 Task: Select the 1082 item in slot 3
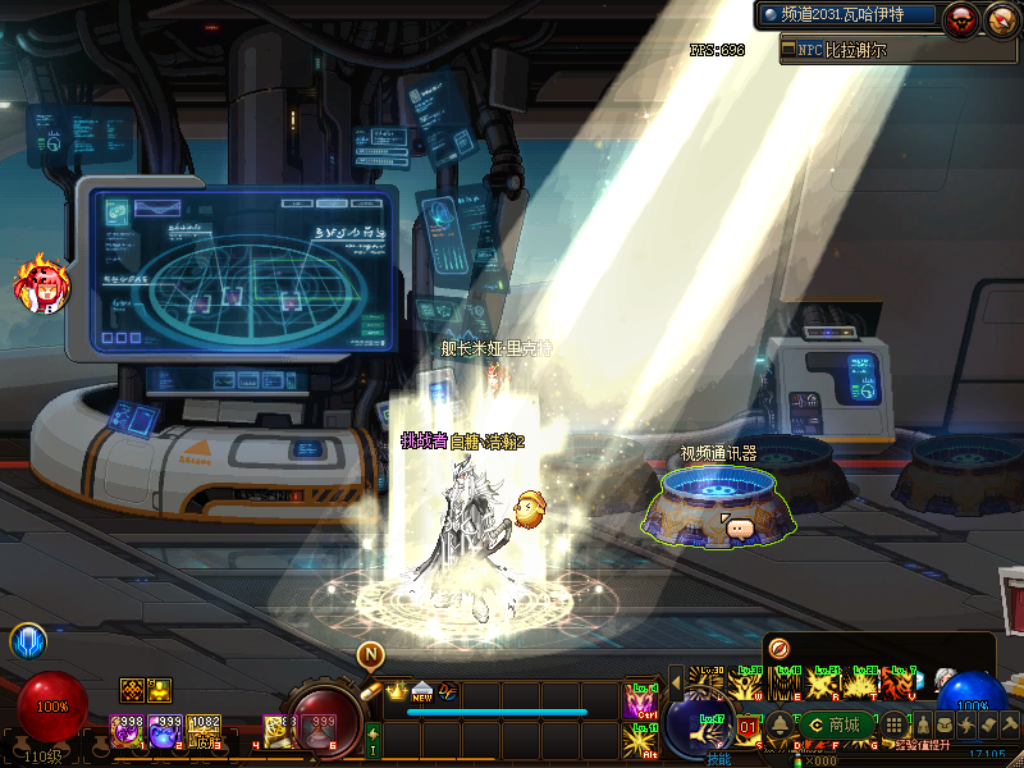pos(203,731)
